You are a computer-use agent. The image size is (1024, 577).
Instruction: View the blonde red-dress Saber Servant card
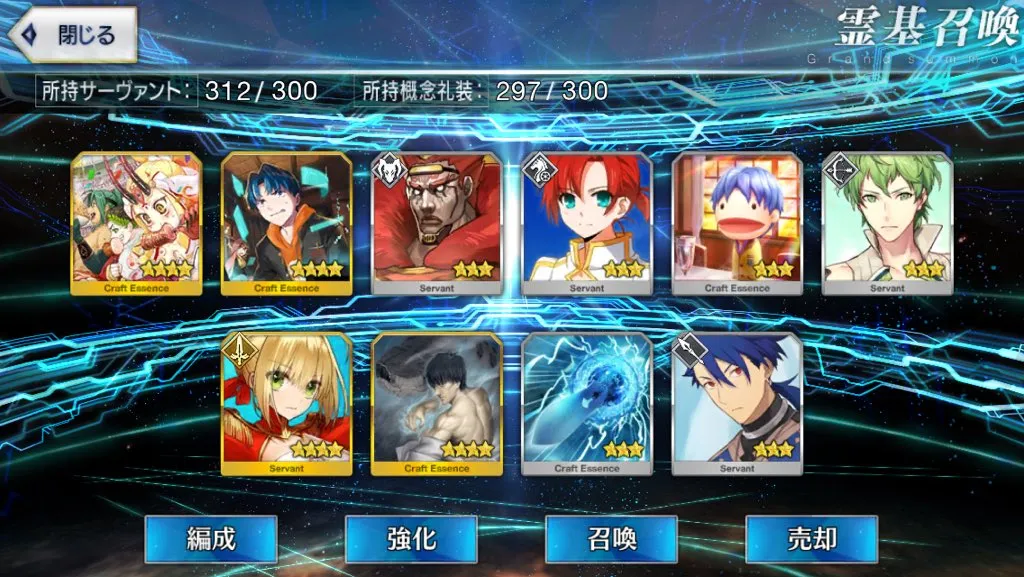click(286, 404)
